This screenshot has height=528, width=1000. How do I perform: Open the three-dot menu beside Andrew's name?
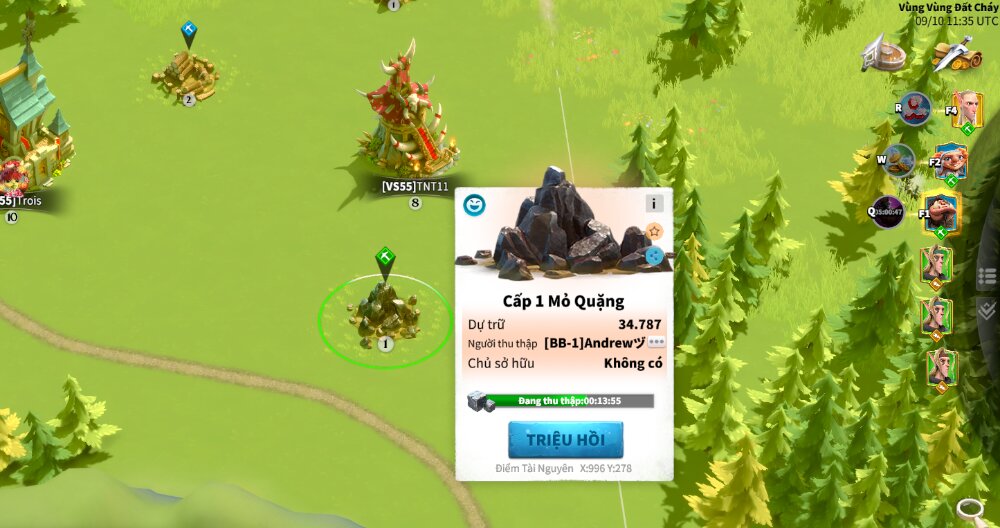pyautogui.click(x=656, y=342)
